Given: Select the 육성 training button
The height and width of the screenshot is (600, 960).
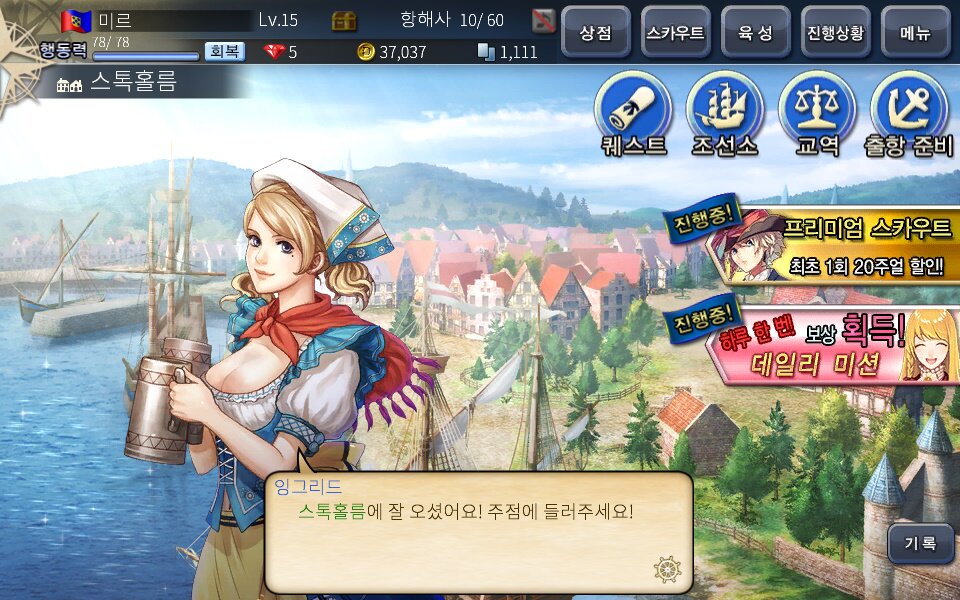Looking at the screenshot, I should [755, 32].
